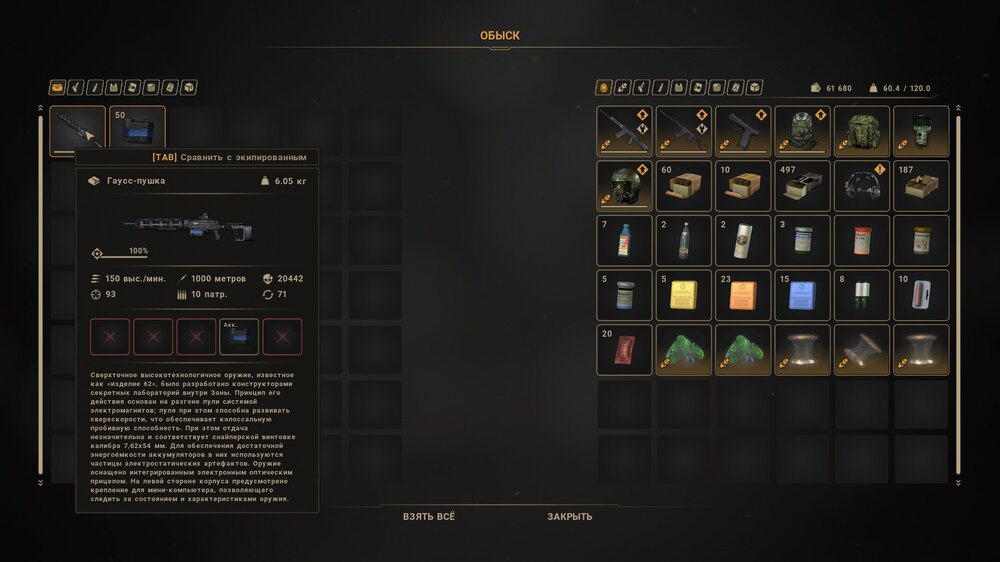Take all loot with ВЗЯТЬ ВСЁ
Screen dimensions: 1000x562
click(428, 517)
